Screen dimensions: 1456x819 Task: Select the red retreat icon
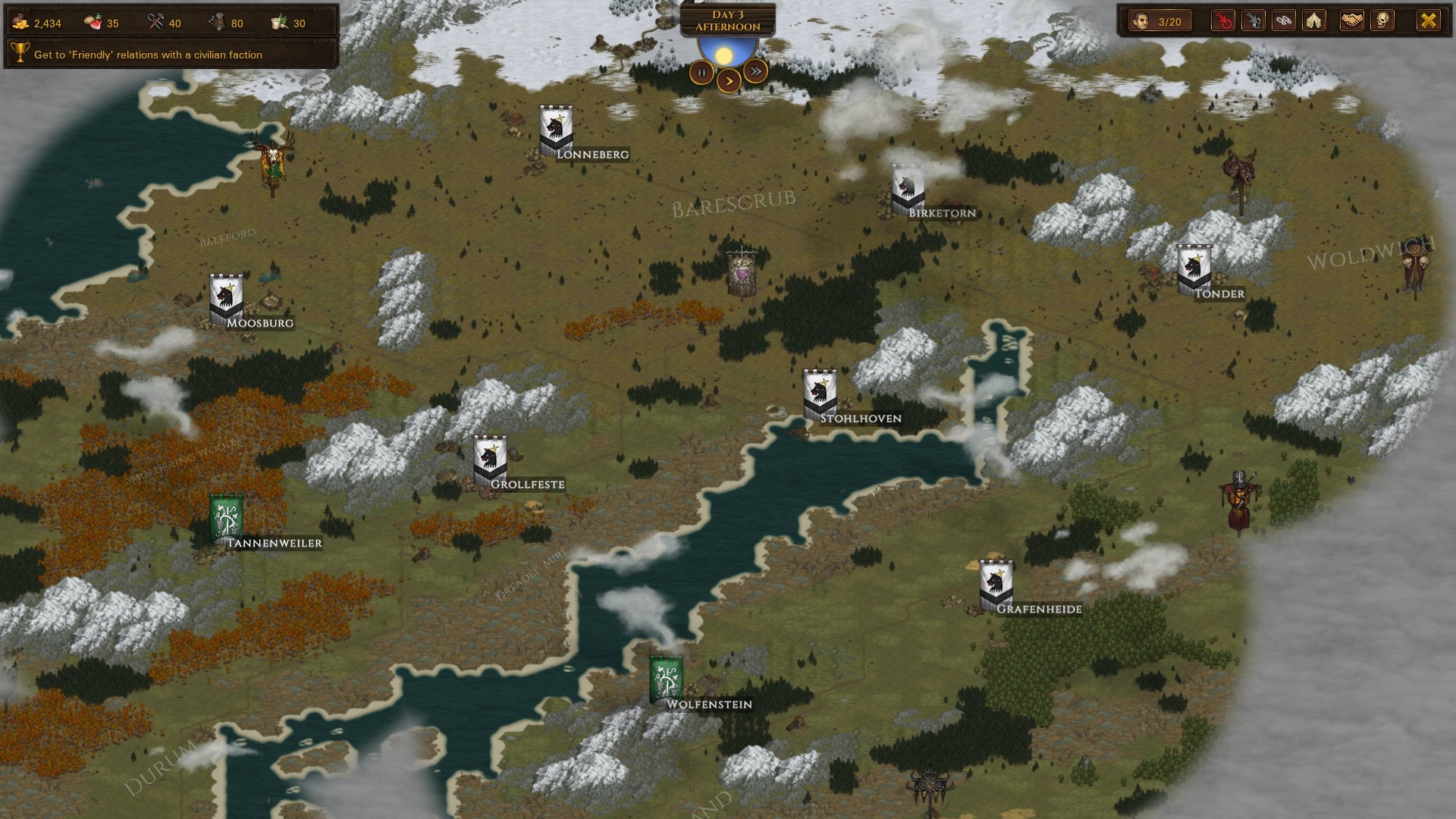tap(1222, 21)
